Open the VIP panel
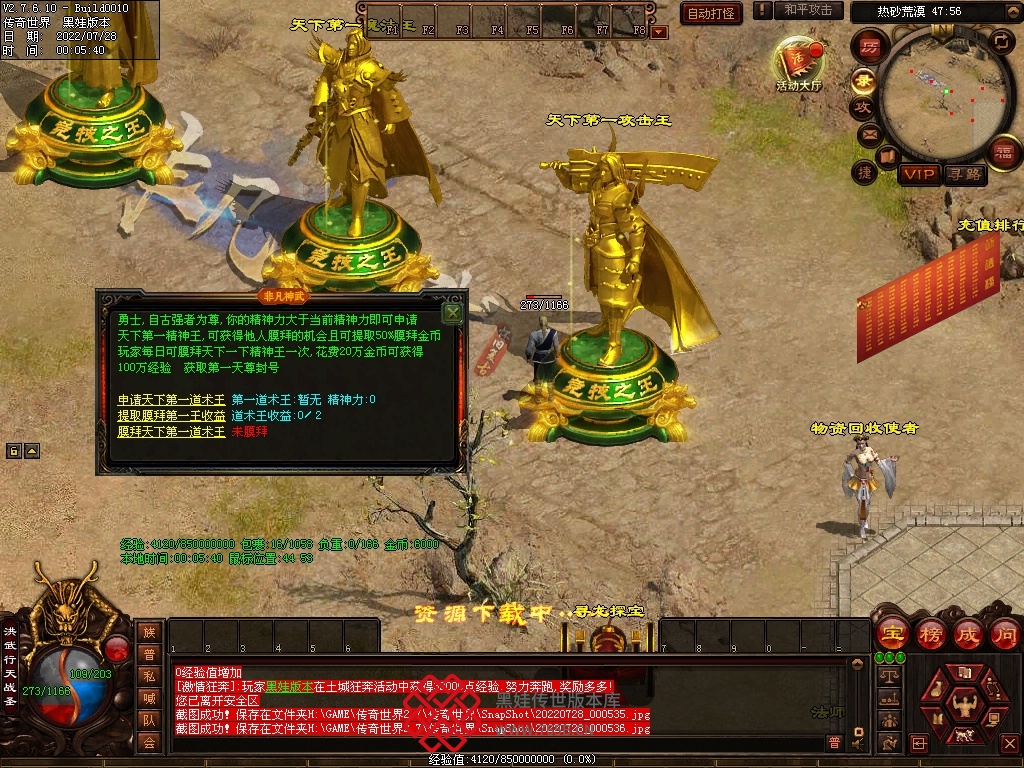Image resolution: width=1024 pixels, height=768 pixels. 918,174
